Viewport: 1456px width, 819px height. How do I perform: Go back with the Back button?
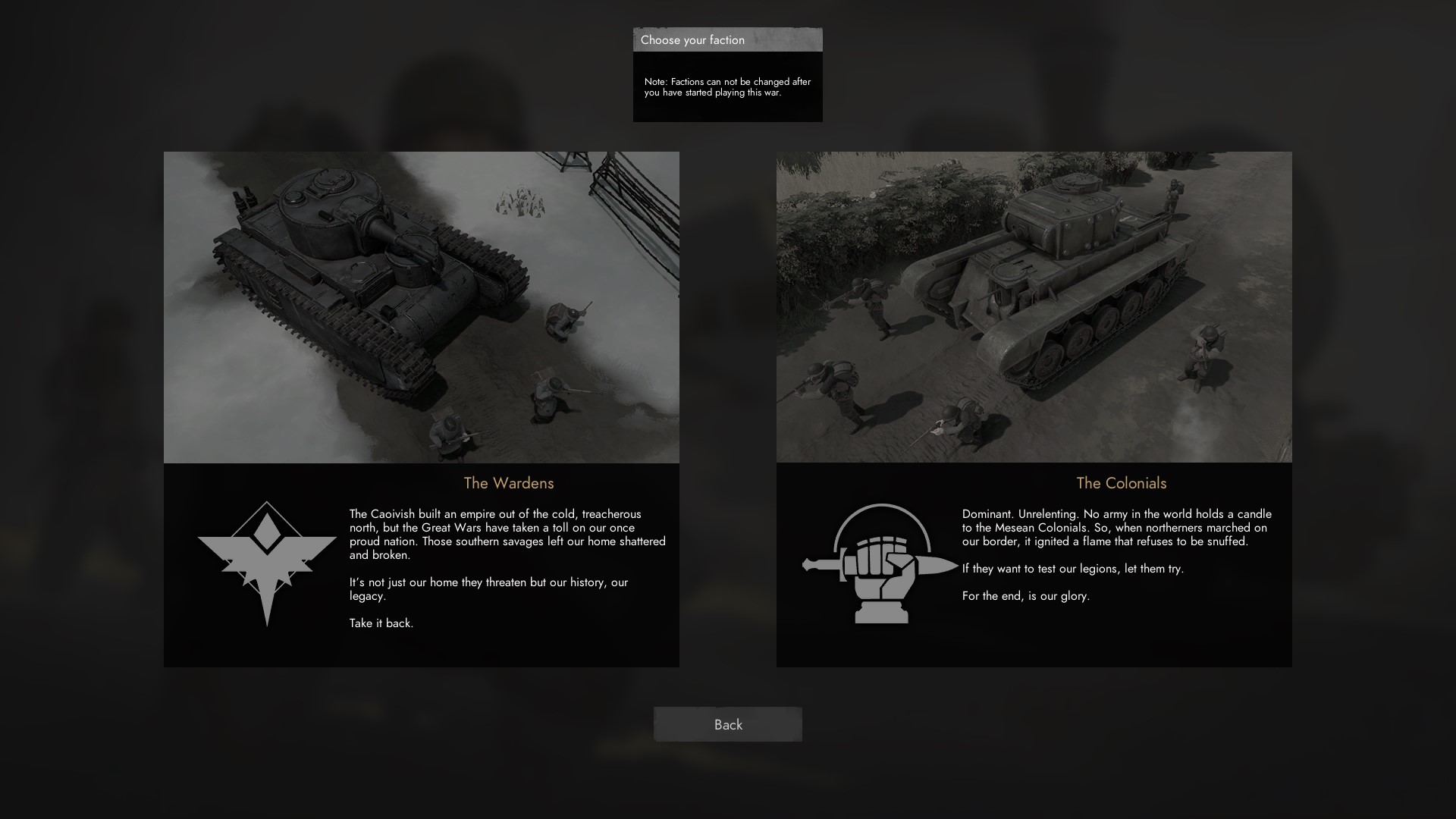pos(727,724)
